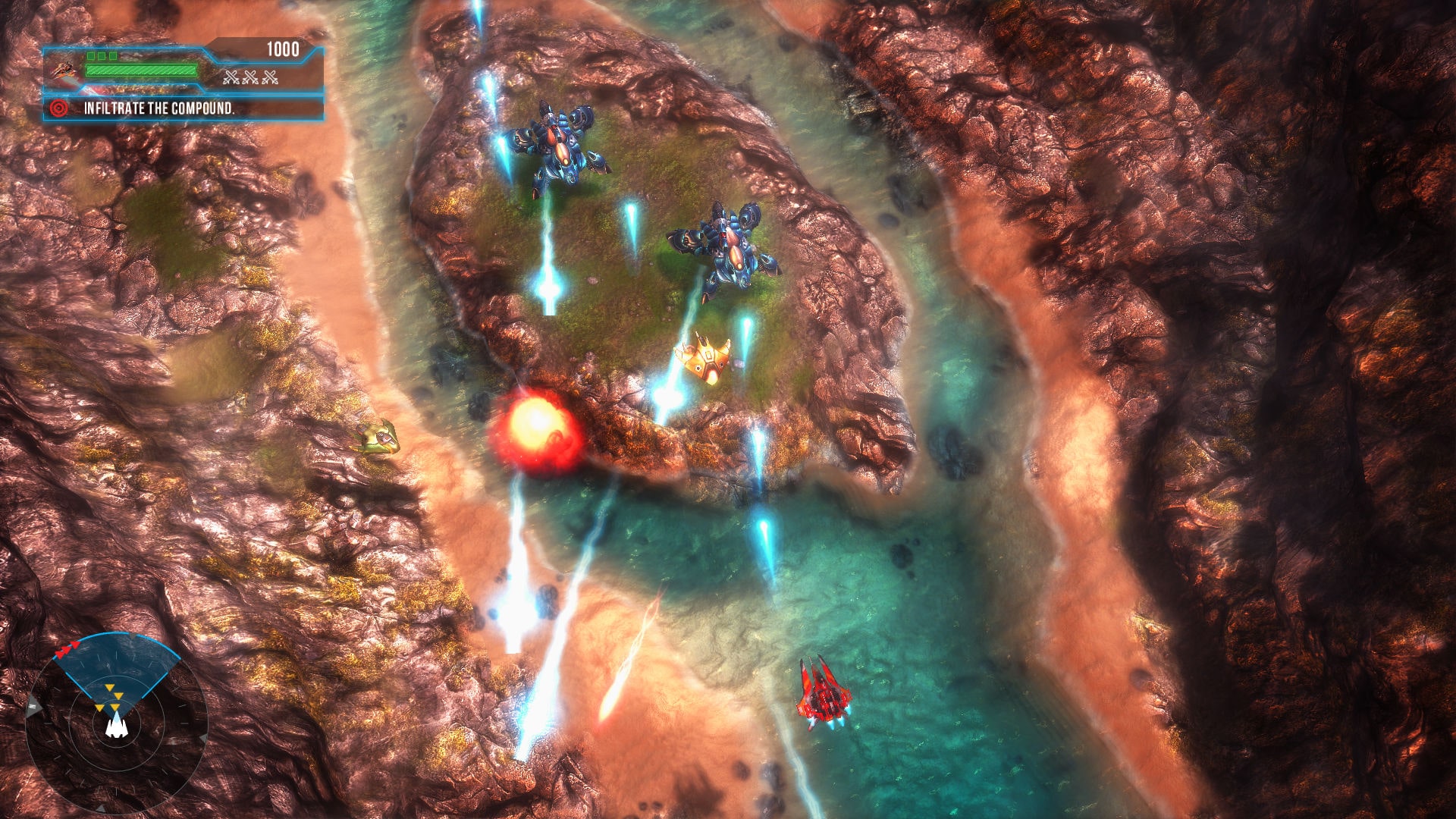The height and width of the screenshot is (819, 1456).
Task: Select the red target objective icon
Action: [58, 108]
